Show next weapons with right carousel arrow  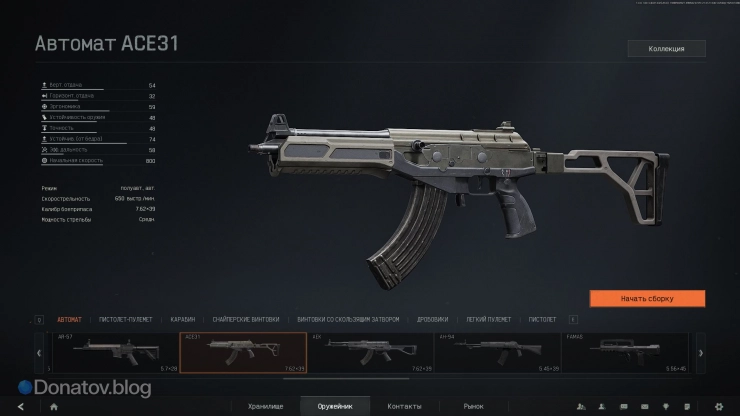tap(701, 352)
